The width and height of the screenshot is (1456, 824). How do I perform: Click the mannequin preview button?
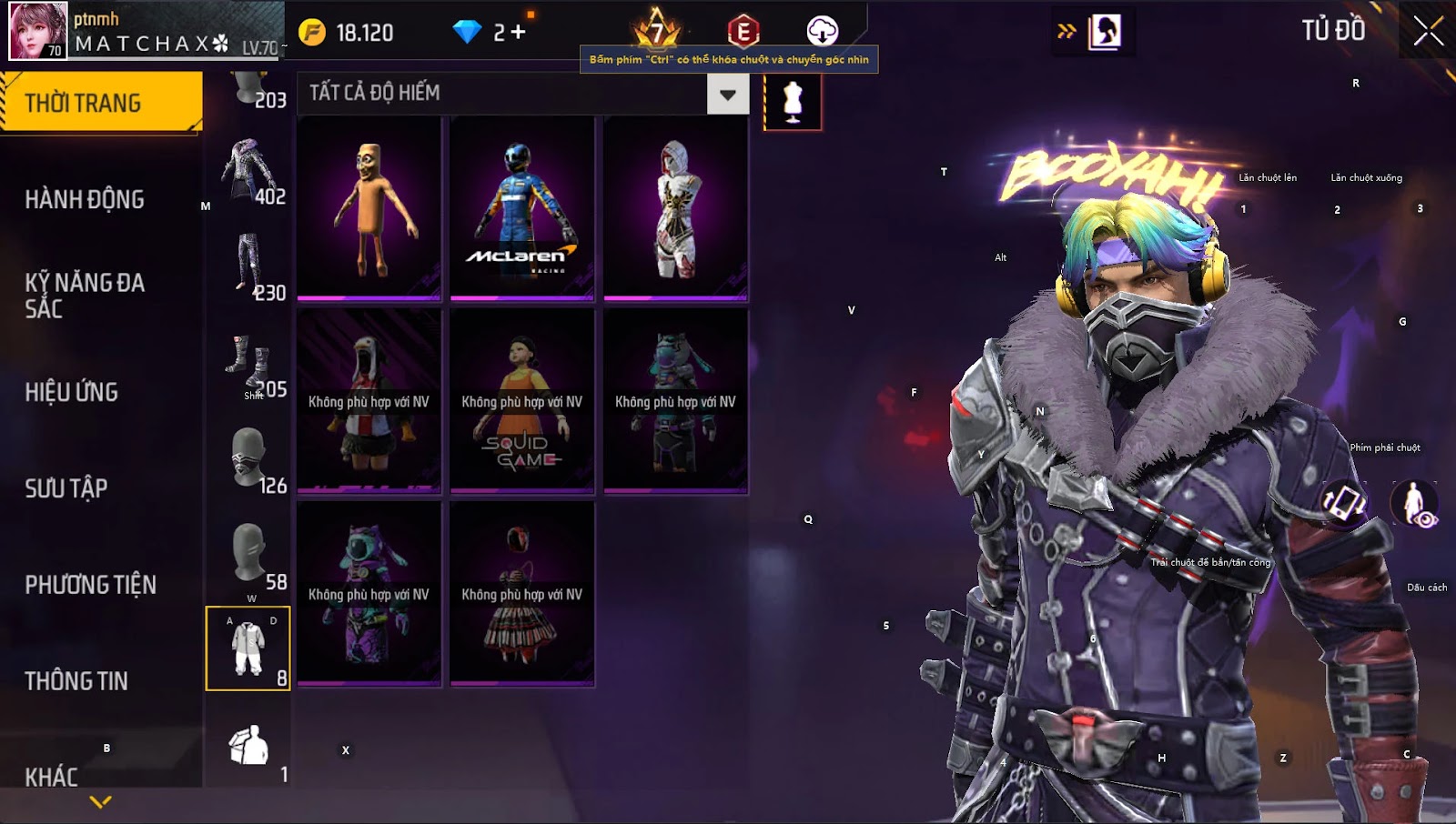[793, 102]
